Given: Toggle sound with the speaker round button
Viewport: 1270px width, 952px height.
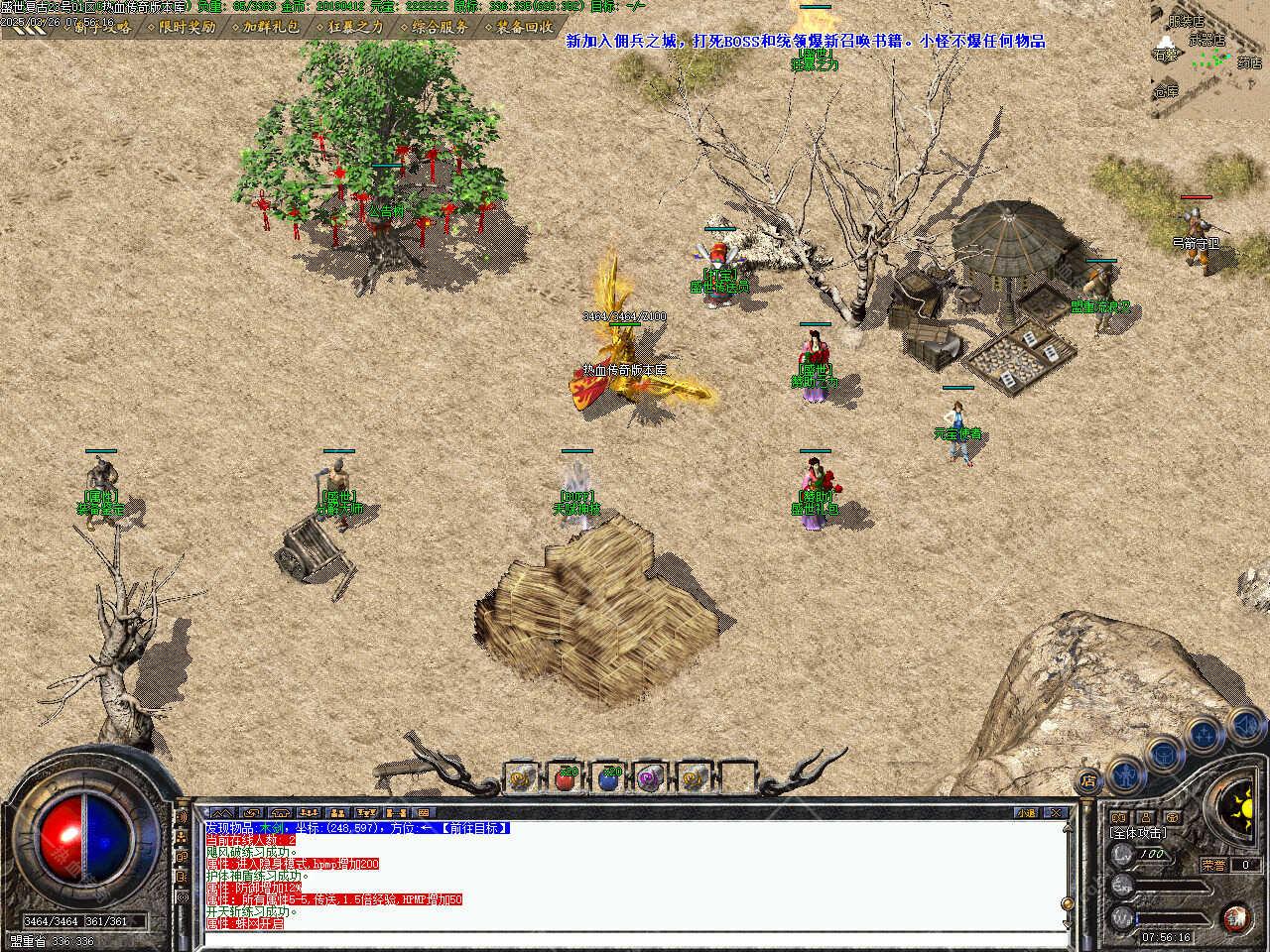Looking at the screenshot, I should coord(1245,726).
